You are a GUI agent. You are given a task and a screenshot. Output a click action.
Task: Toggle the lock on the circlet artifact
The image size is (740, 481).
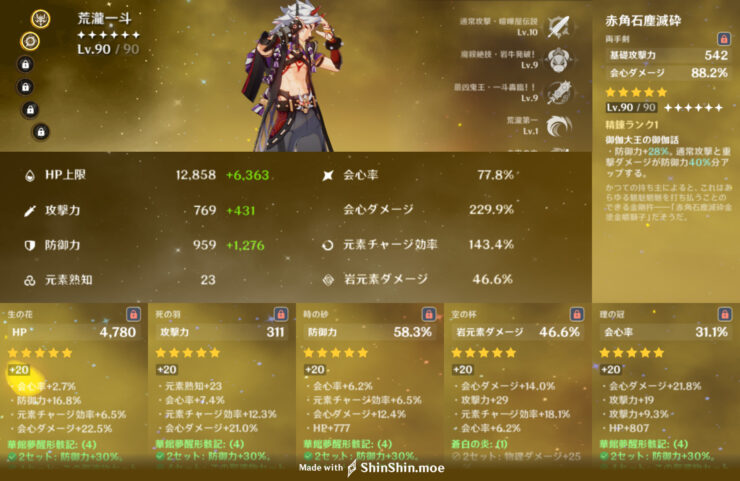[x=724, y=314]
